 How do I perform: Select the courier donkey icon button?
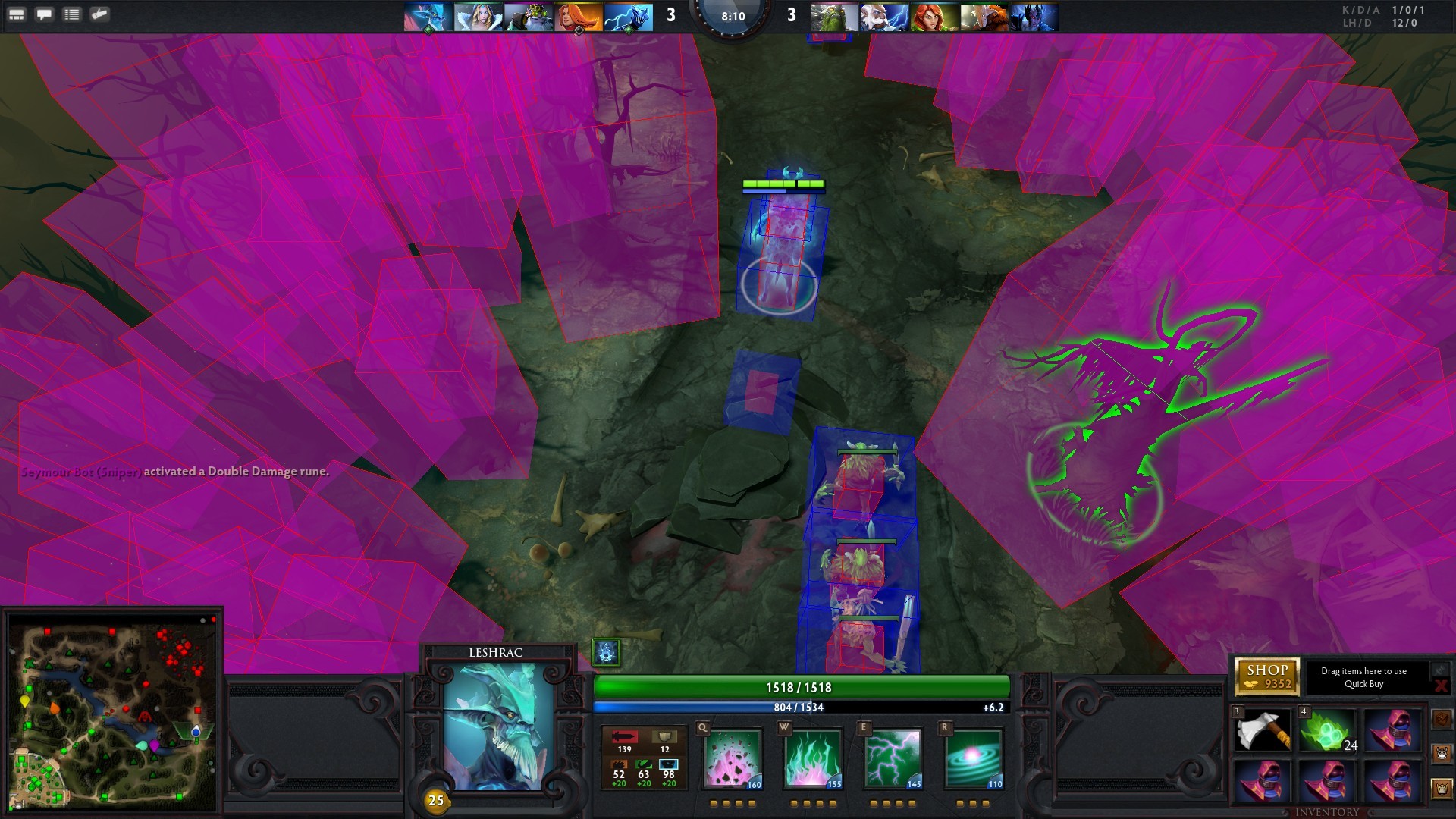pos(1442,753)
